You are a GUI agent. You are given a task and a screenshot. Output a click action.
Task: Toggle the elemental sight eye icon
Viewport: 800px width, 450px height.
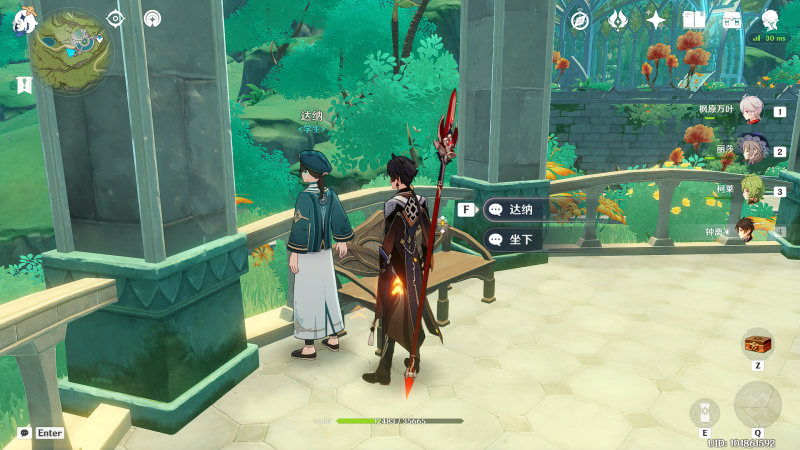115,18
